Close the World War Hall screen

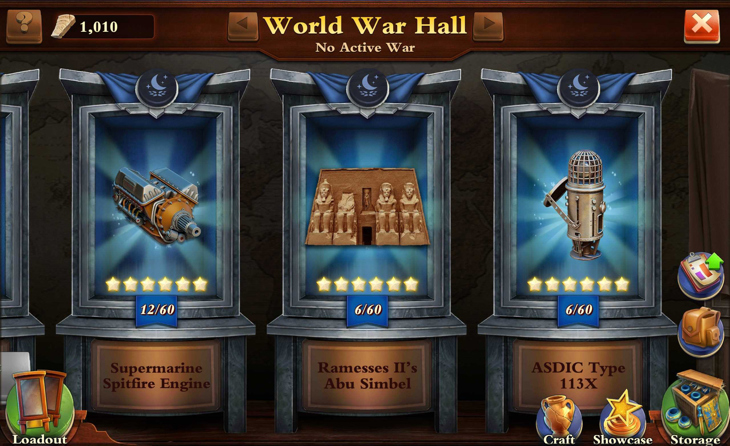[701, 25]
